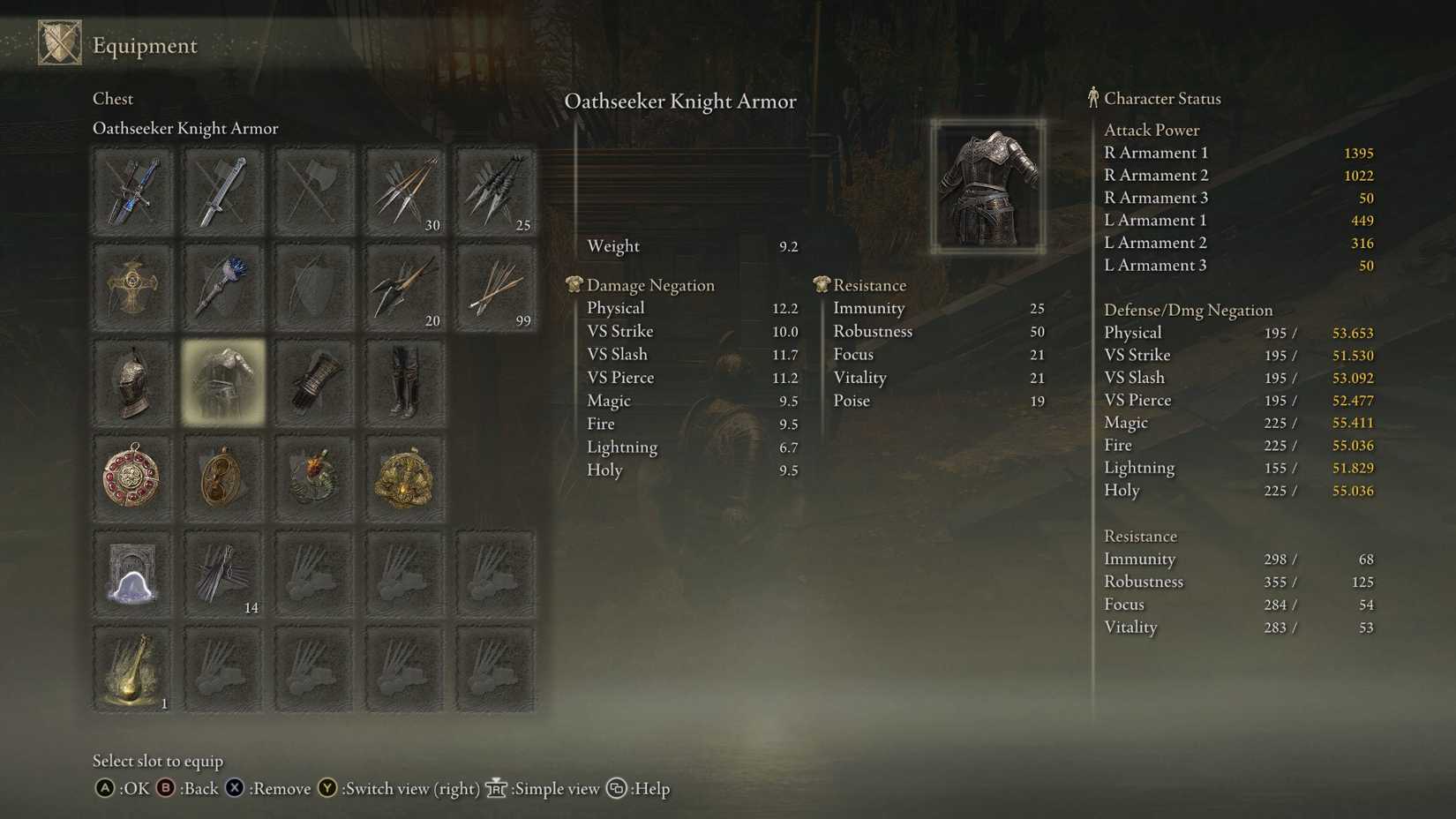The height and width of the screenshot is (819, 1456).
Task: Select the golden lantern item slot
Action: pyautogui.click(x=132, y=669)
